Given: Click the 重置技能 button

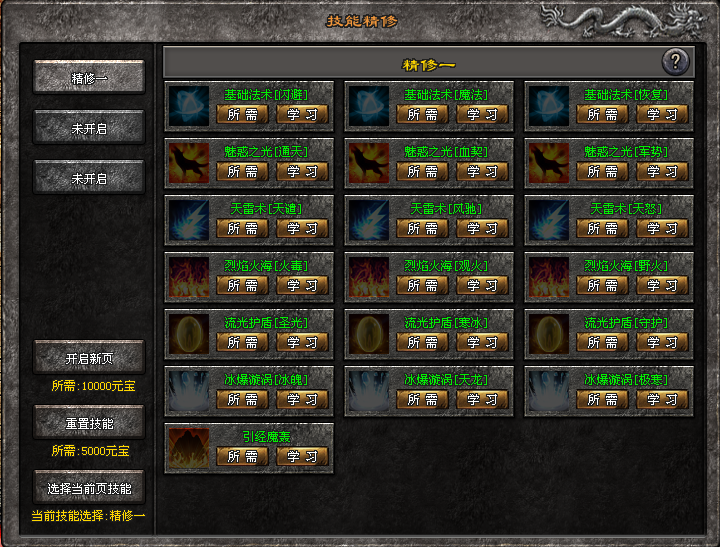Looking at the screenshot, I should point(89,422).
